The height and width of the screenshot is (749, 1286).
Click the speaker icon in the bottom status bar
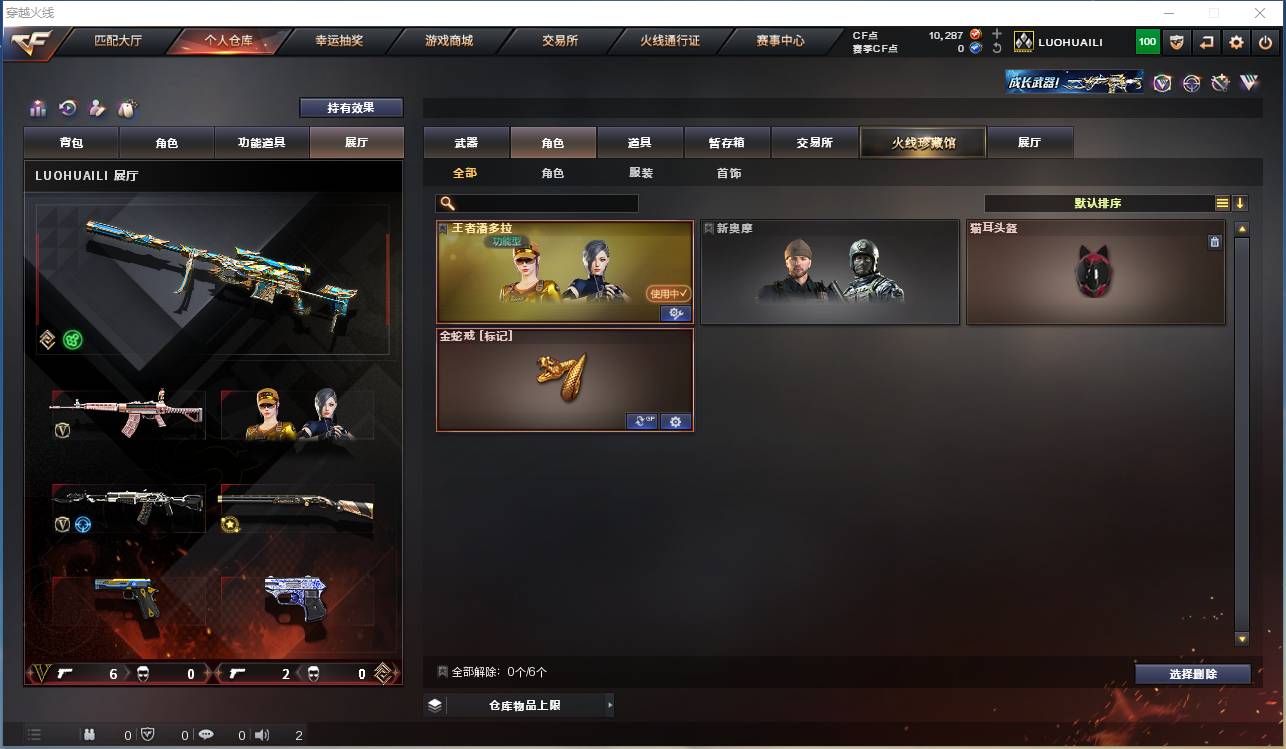(262, 733)
